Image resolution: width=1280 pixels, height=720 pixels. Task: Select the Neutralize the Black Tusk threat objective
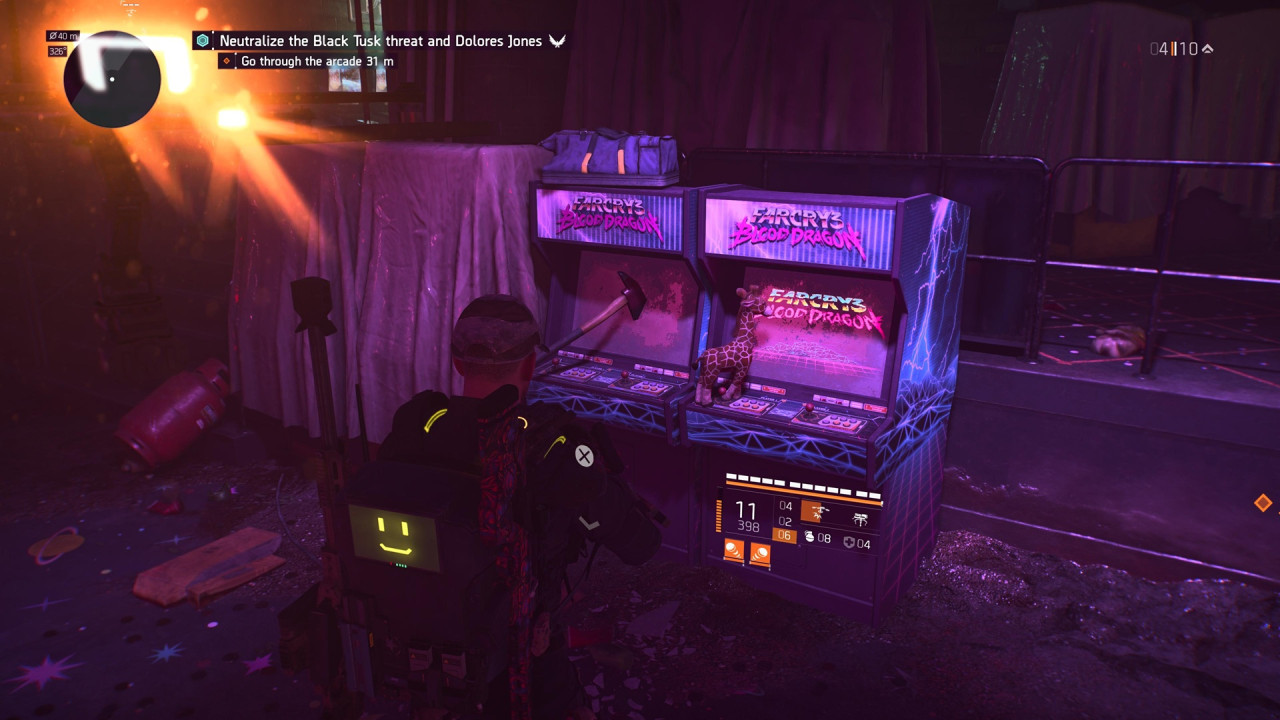coord(381,41)
